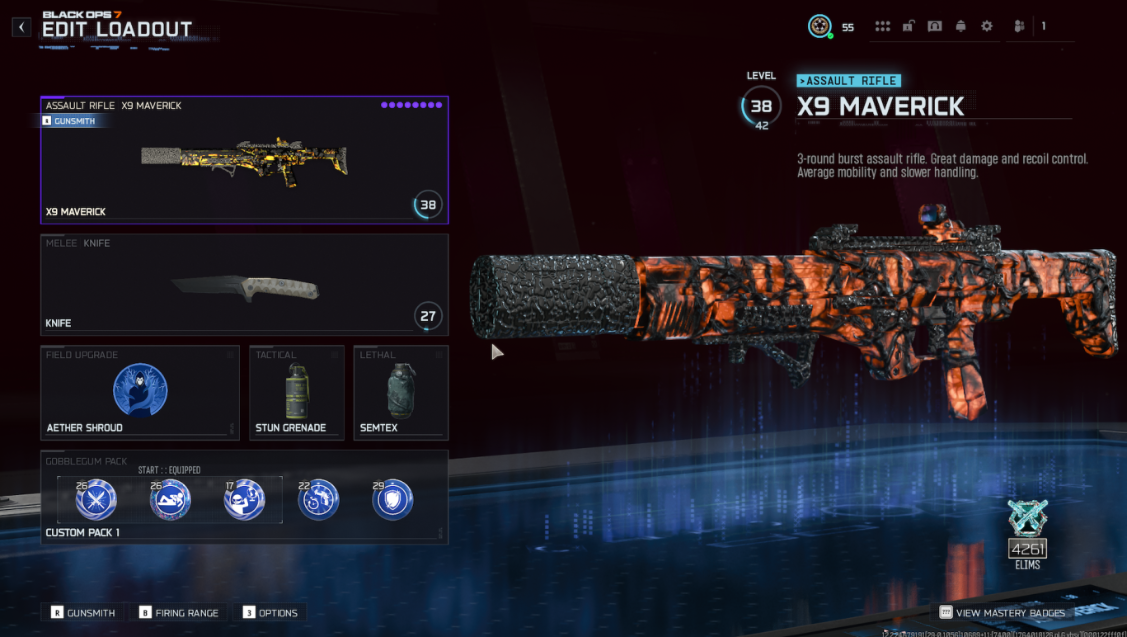Click the crossed swords gobblegum
The image size is (1127, 637).
(x=96, y=499)
